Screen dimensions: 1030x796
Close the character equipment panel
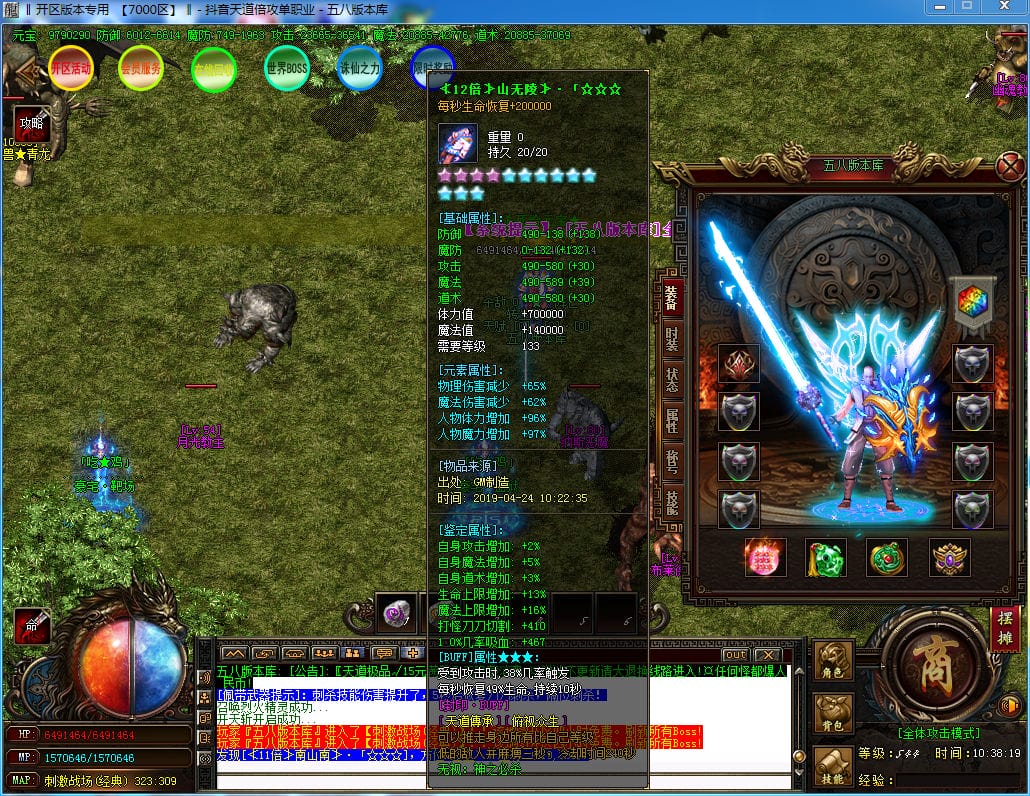1011,166
